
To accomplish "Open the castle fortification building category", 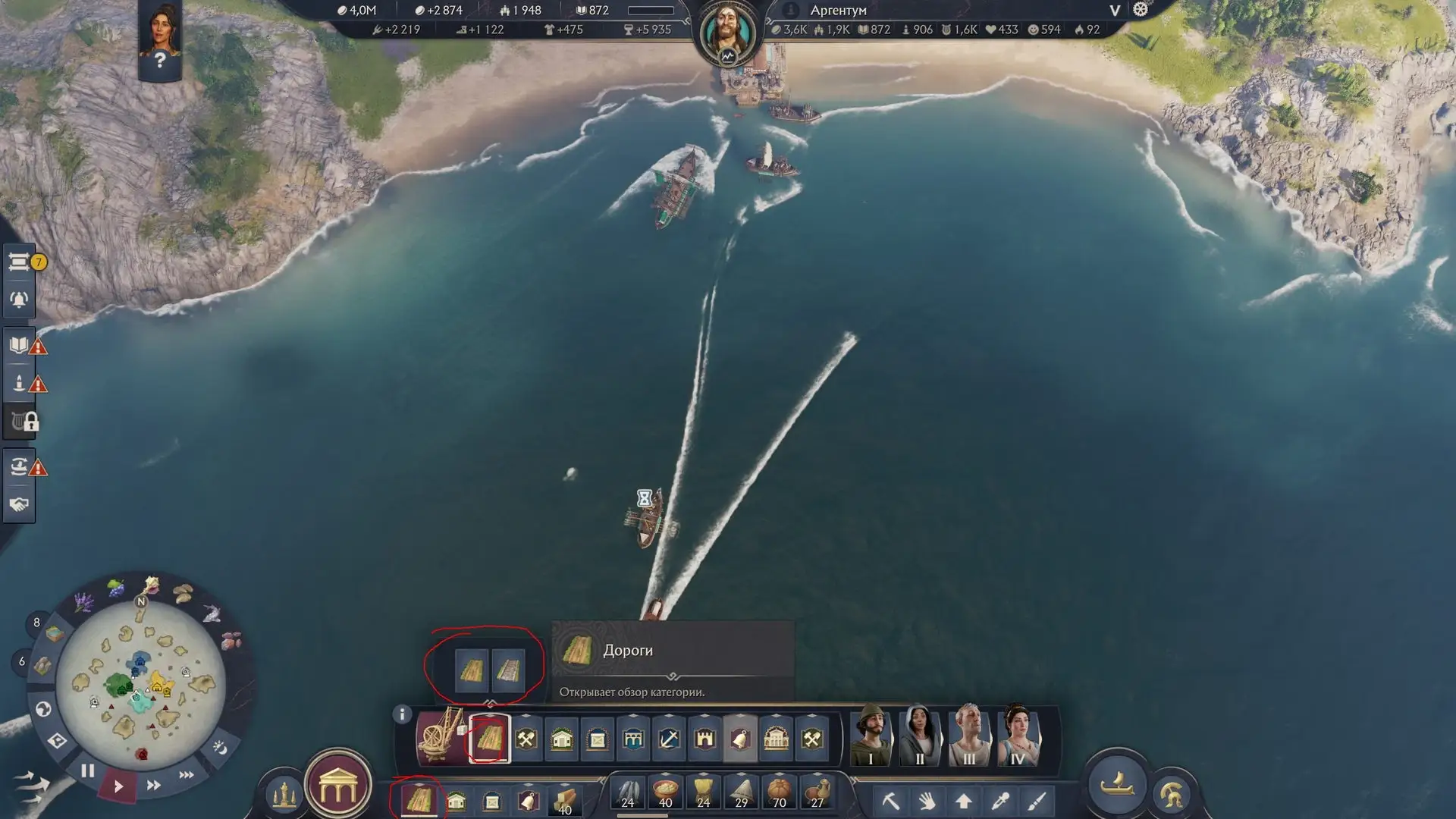I will (x=704, y=738).
